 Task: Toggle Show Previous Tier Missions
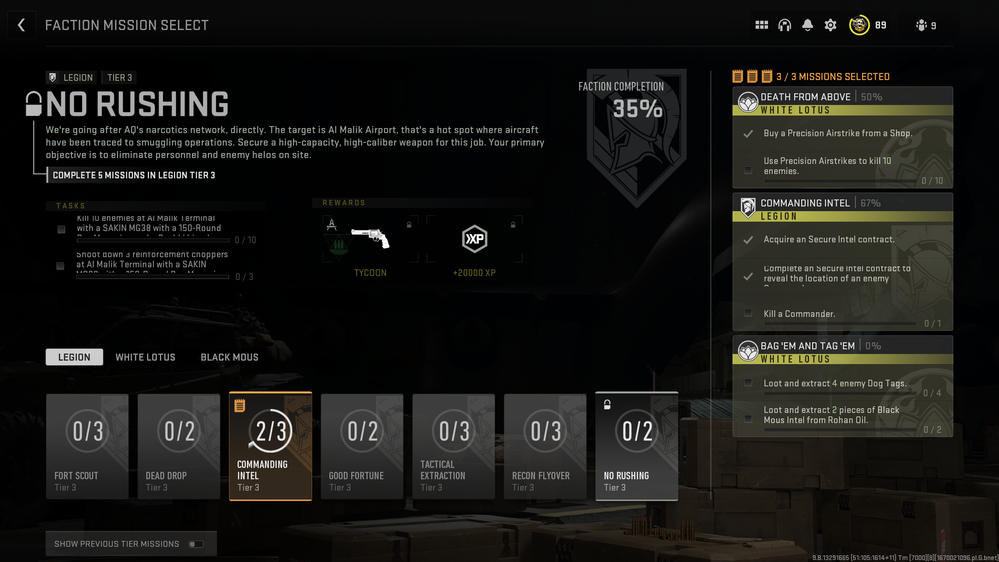click(196, 544)
